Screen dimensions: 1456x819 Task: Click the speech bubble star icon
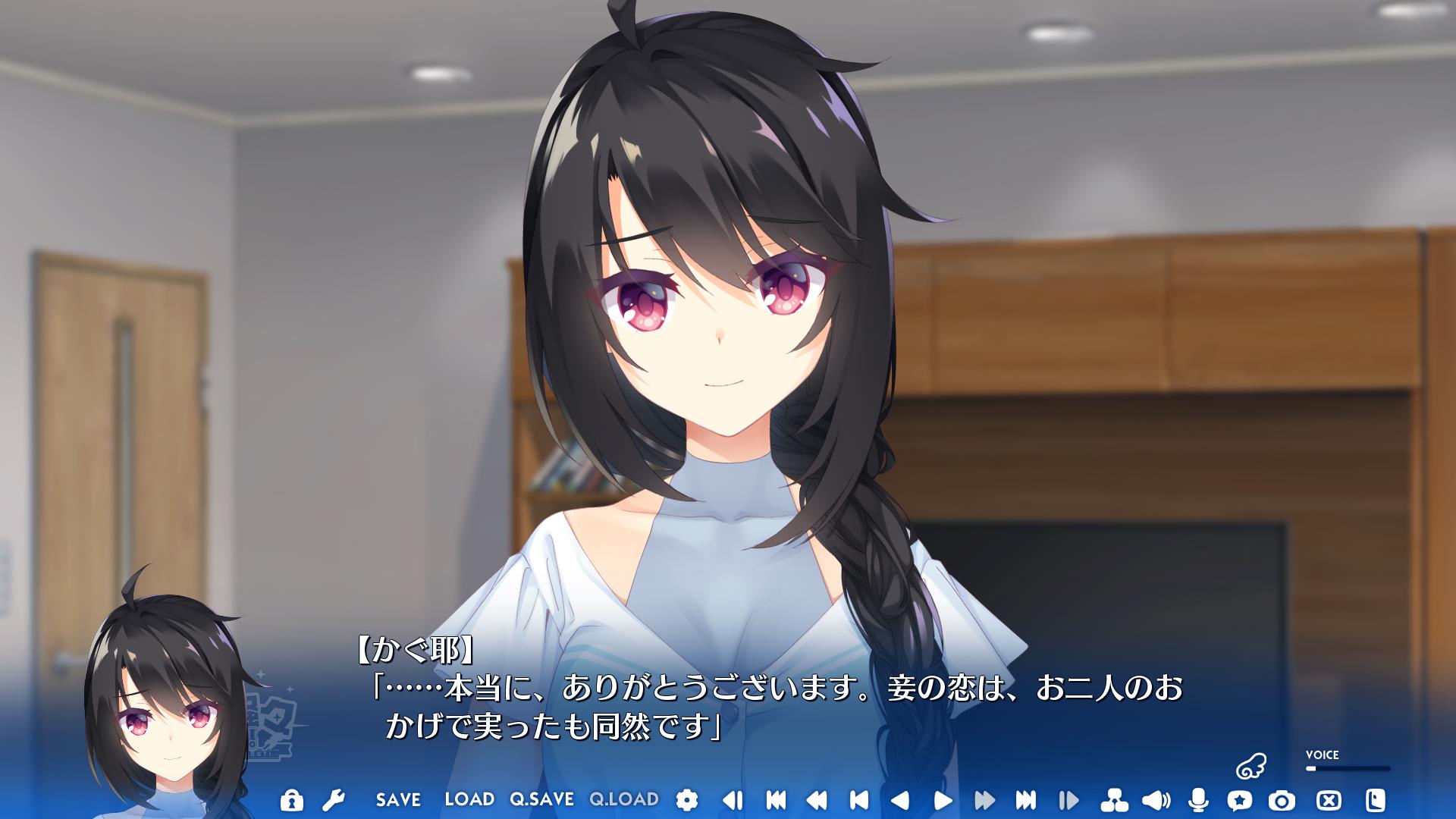click(x=1240, y=800)
